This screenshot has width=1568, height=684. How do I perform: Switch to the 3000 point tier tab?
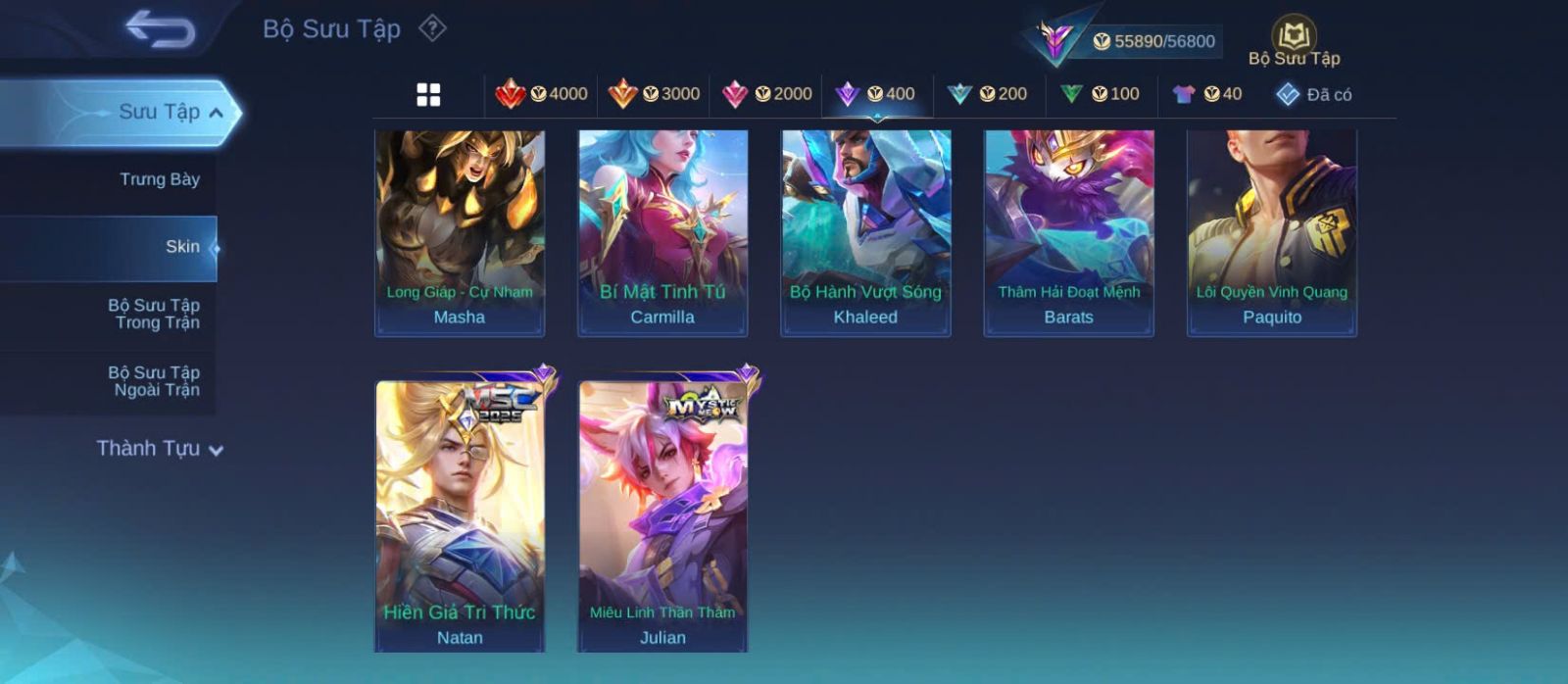pos(654,94)
